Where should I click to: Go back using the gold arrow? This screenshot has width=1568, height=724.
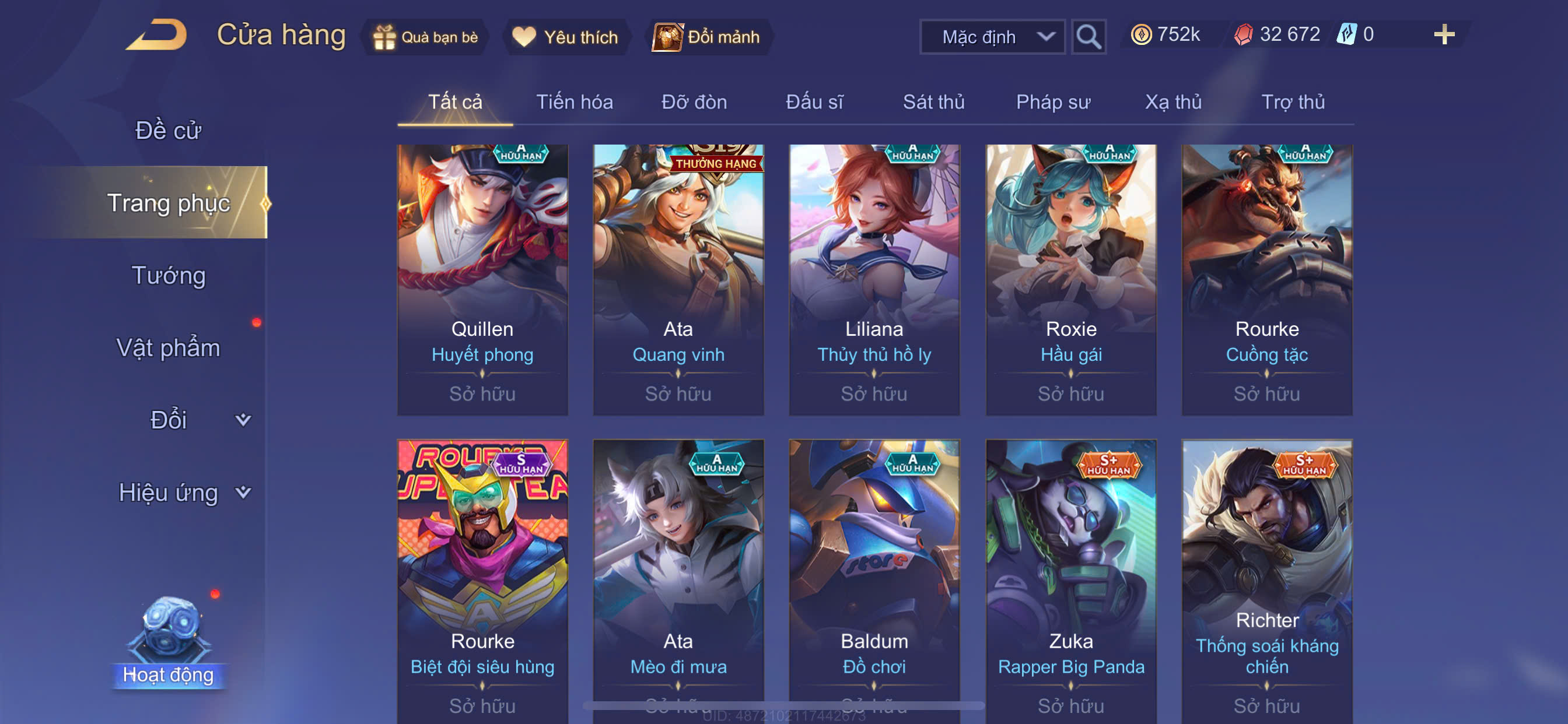pyautogui.click(x=157, y=36)
